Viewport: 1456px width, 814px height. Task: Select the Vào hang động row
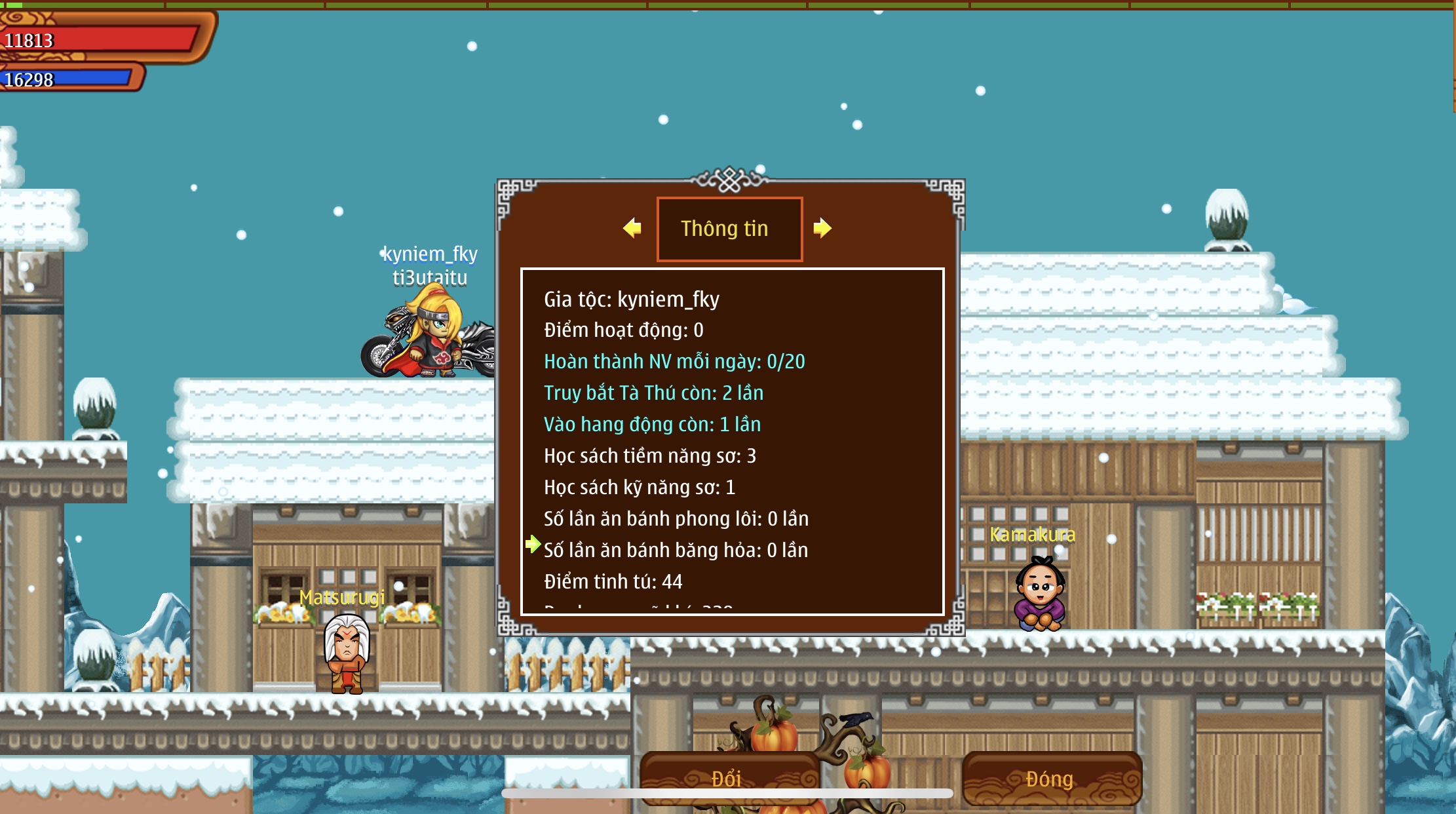pyautogui.click(x=652, y=425)
